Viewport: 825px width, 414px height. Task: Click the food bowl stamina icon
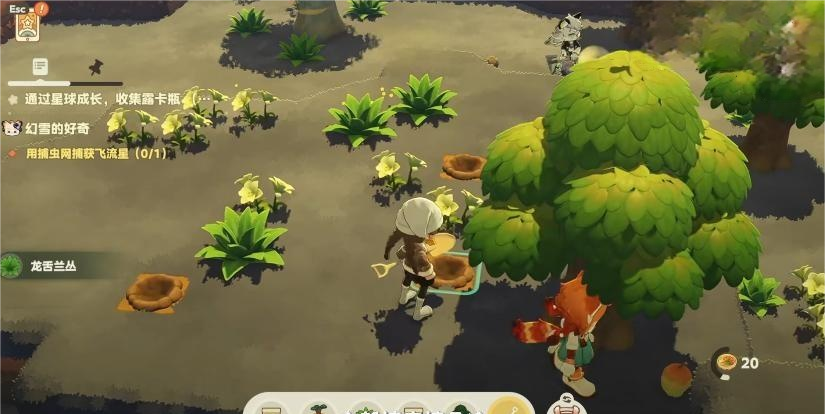click(727, 362)
